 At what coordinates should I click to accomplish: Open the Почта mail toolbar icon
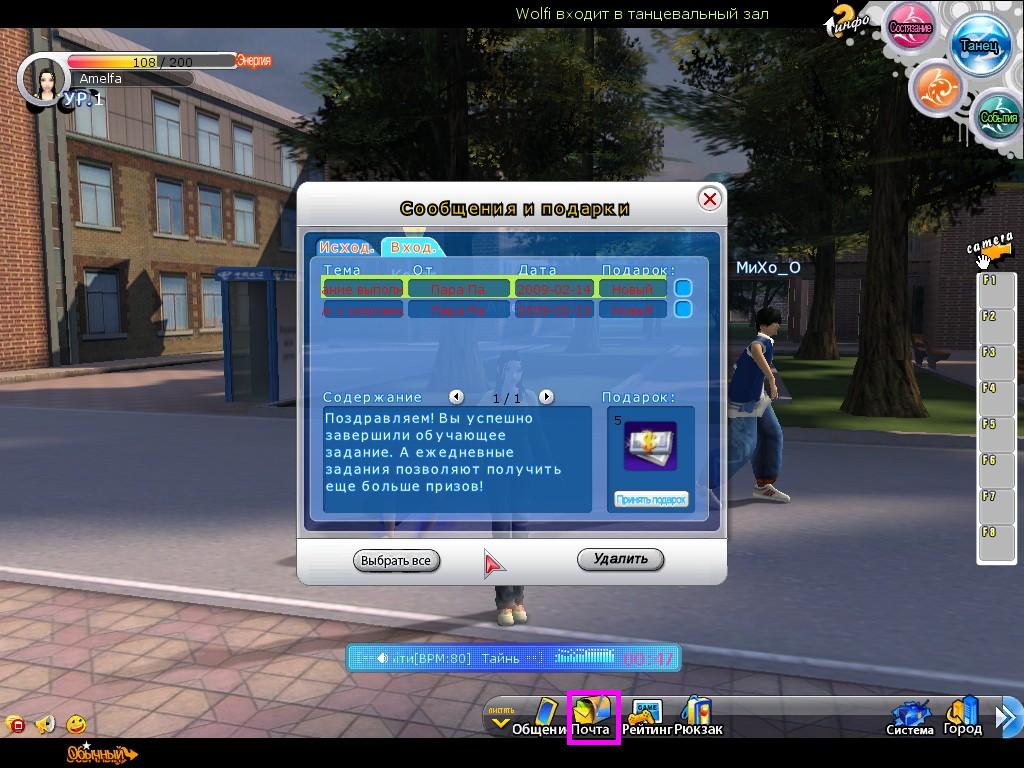click(594, 717)
